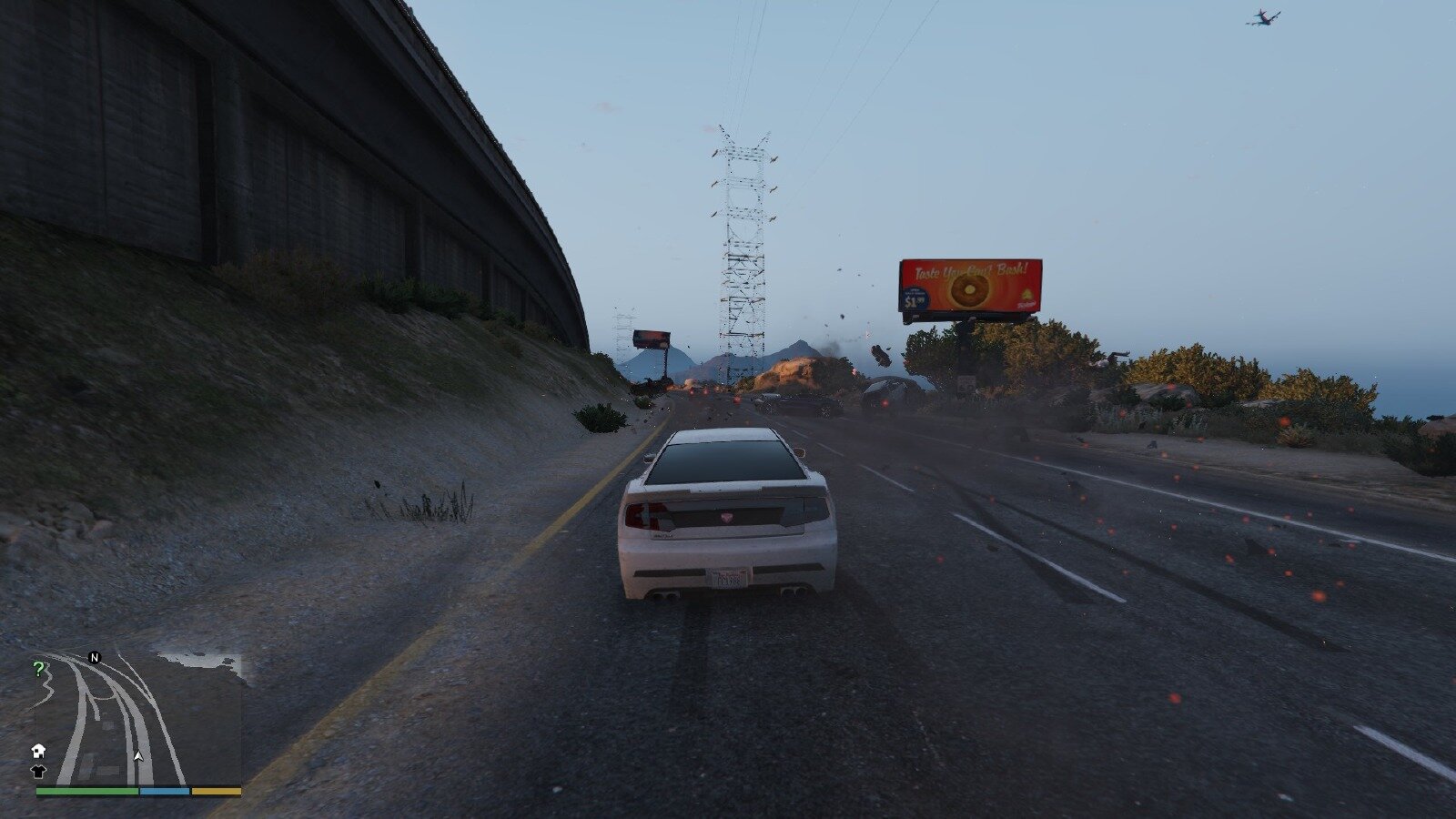Click the N north compass marker
The image size is (1456, 819).
click(94, 657)
